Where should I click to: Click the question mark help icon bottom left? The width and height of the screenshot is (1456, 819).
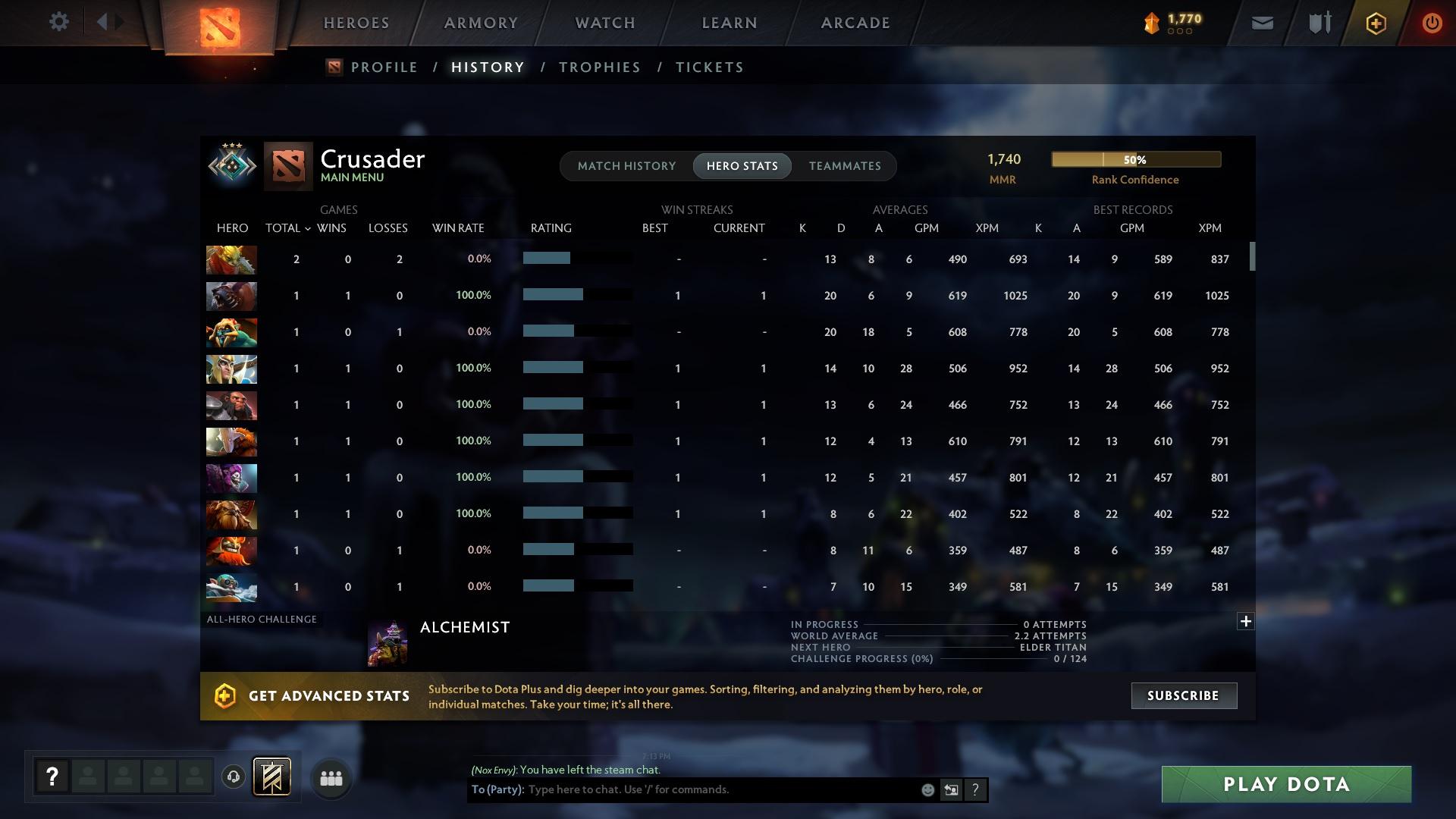pyautogui.click(x=51, y=777)
